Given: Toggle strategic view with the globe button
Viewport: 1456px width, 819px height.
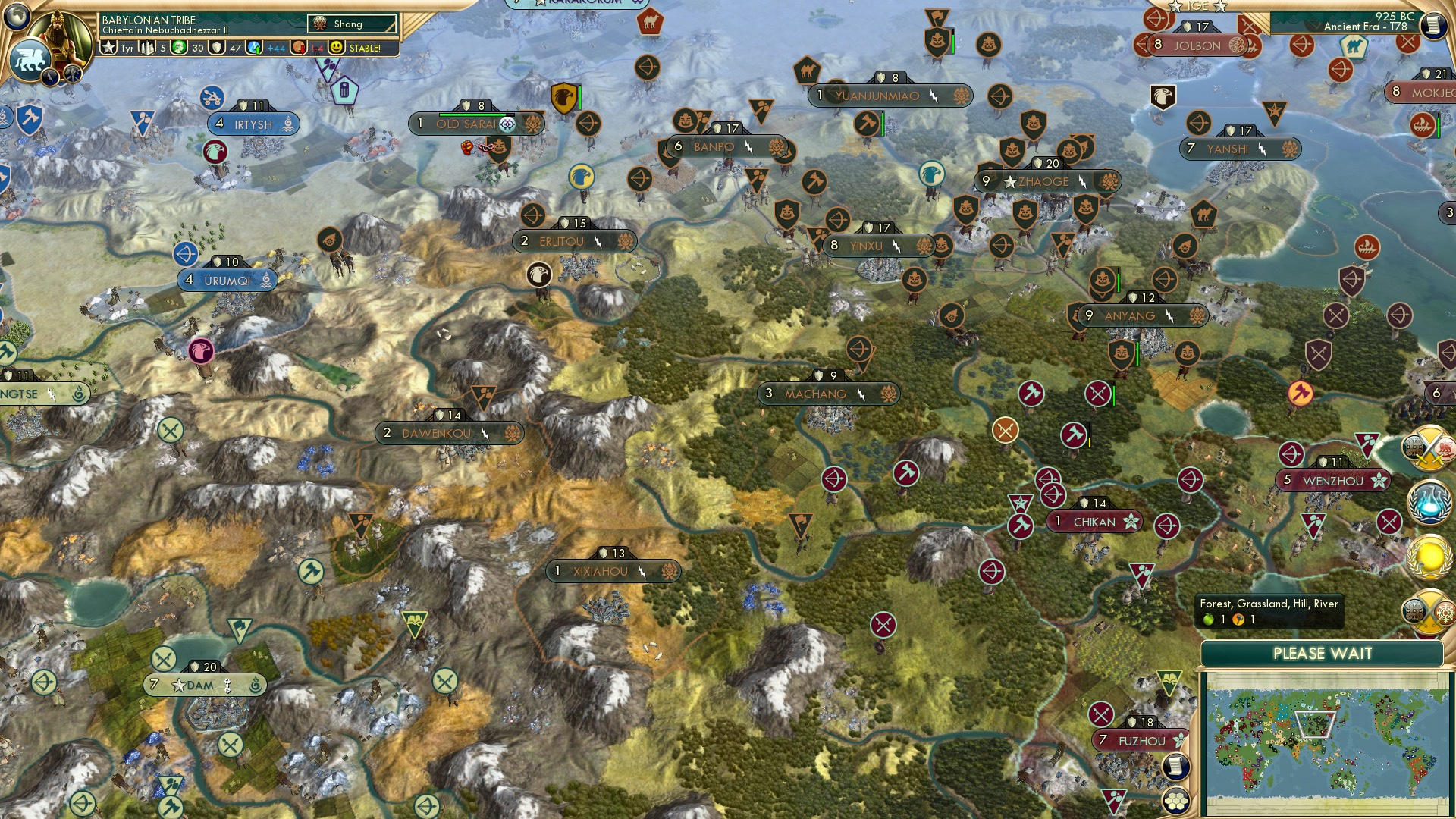Looking at the screenshot, I should [16, 19].
